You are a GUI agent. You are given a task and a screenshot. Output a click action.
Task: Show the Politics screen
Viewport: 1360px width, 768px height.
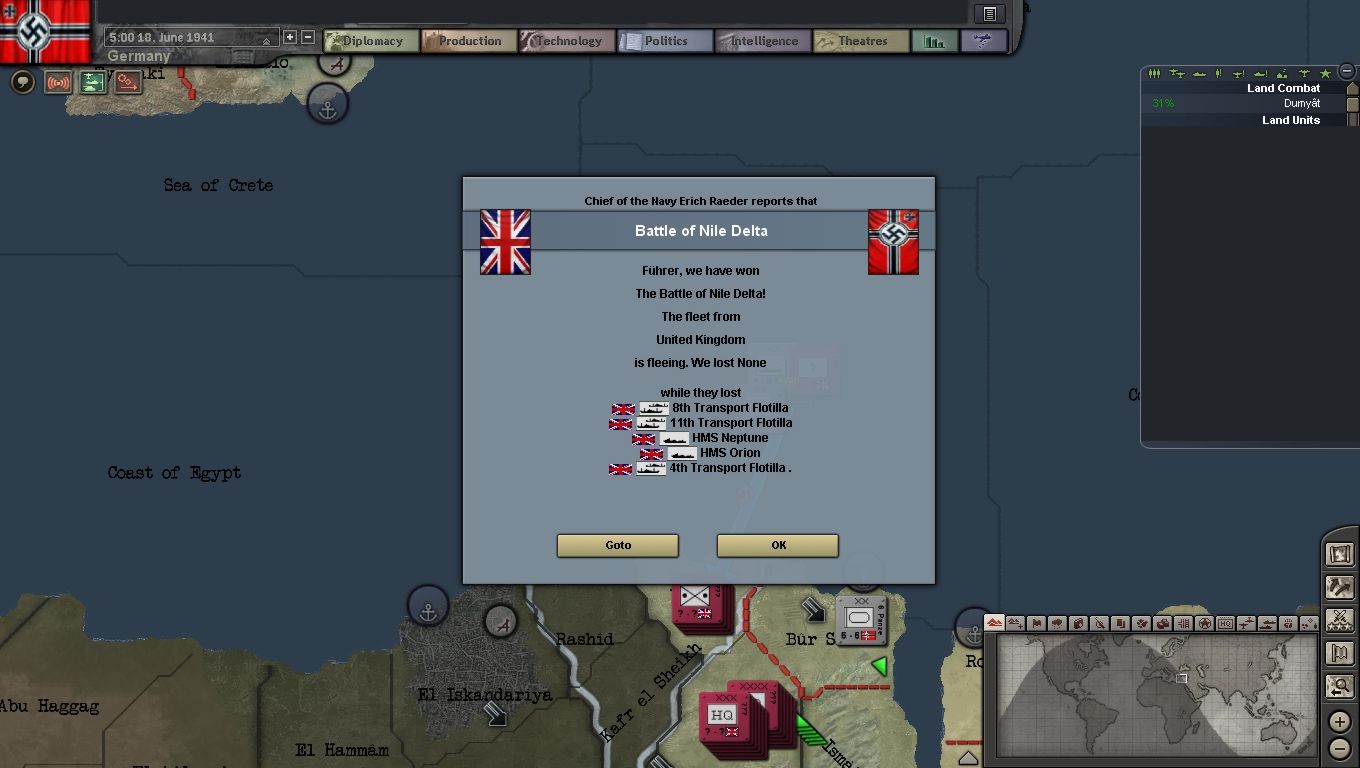point(664,41)
